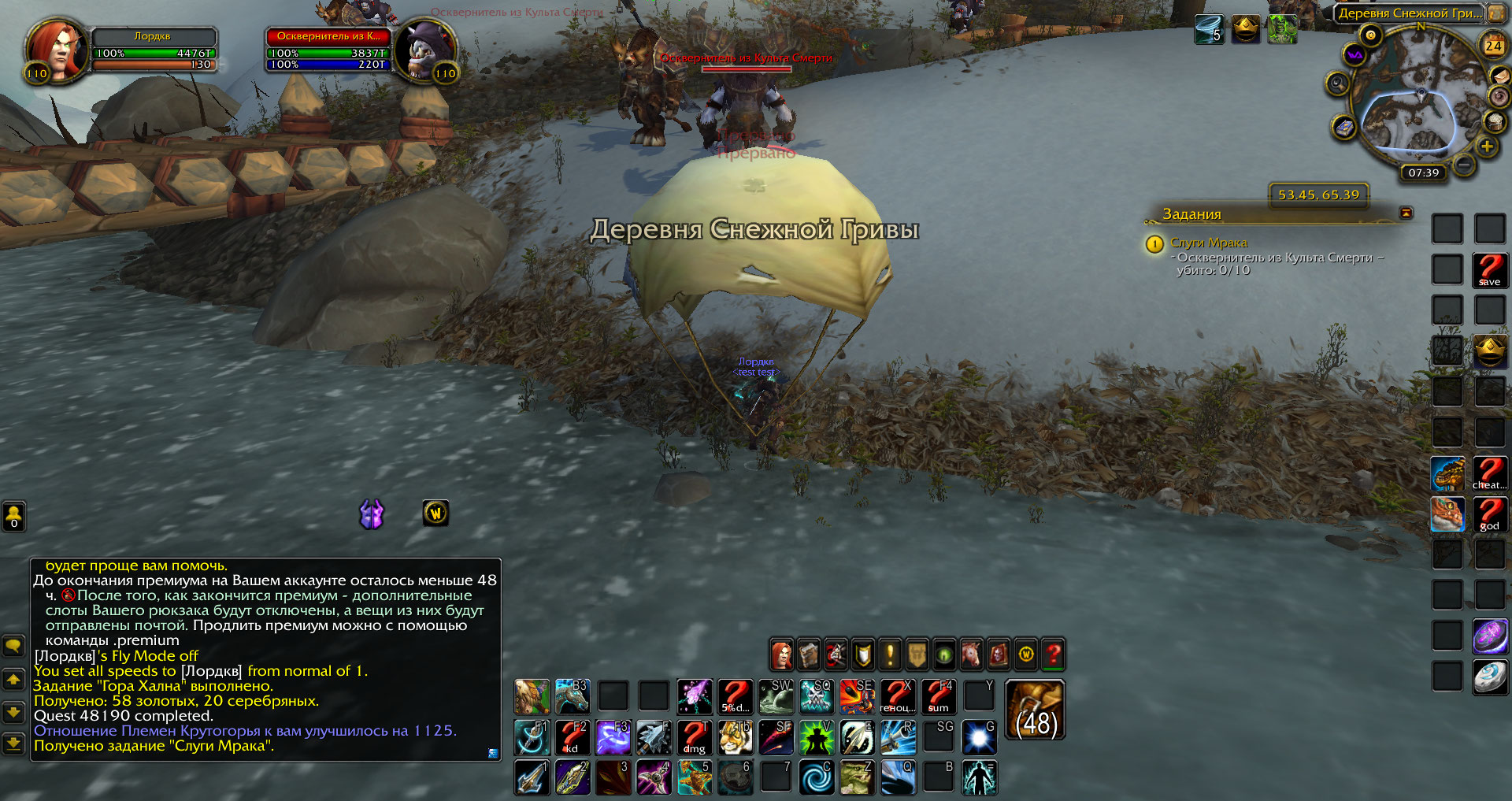Viewport: 1512px width, 801px height.
Task: Click the target portrait of Осквернитель
Action: (x=425, y=50)
